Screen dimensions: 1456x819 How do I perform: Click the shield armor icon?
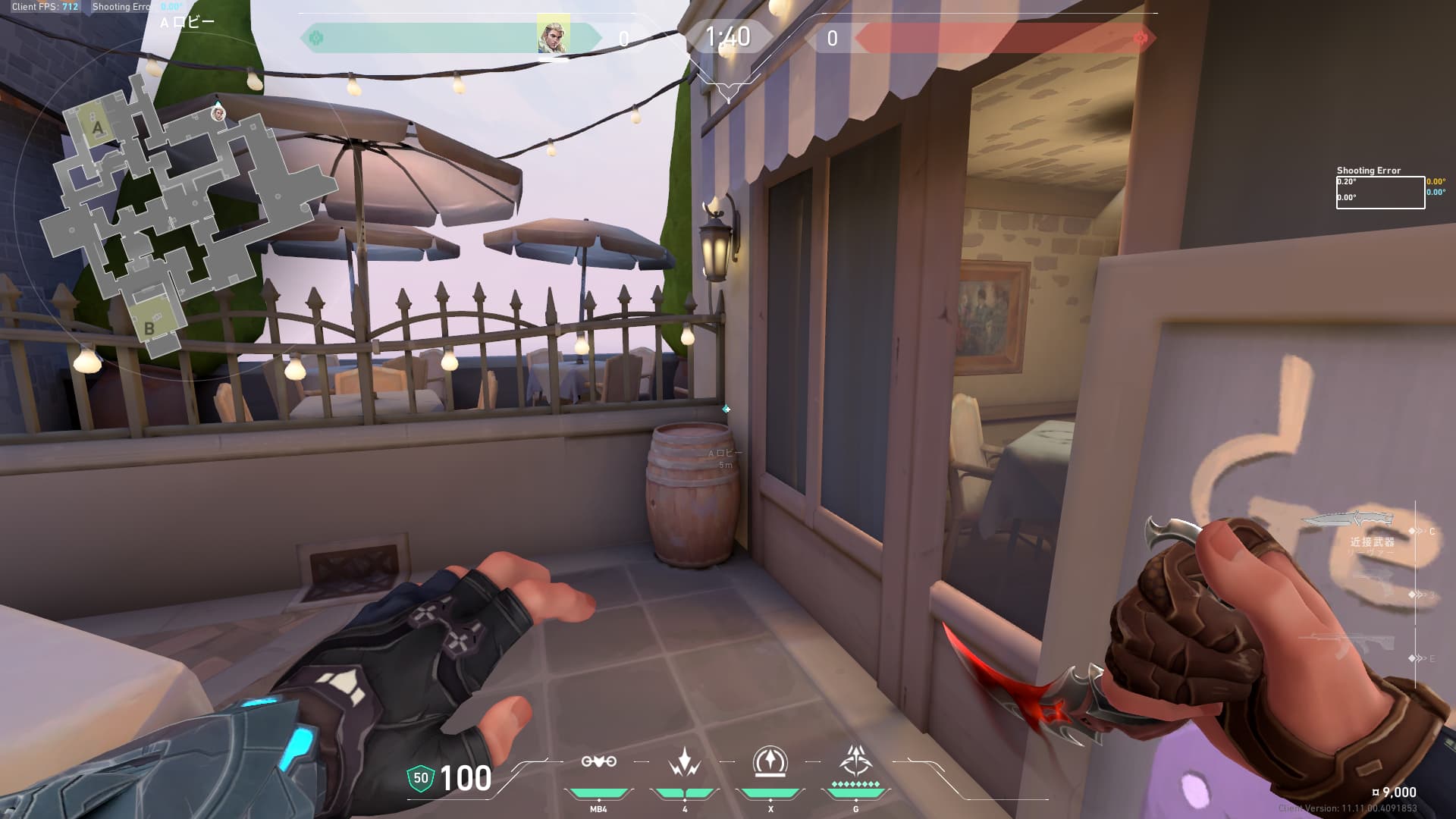click(x=421, y=778)
